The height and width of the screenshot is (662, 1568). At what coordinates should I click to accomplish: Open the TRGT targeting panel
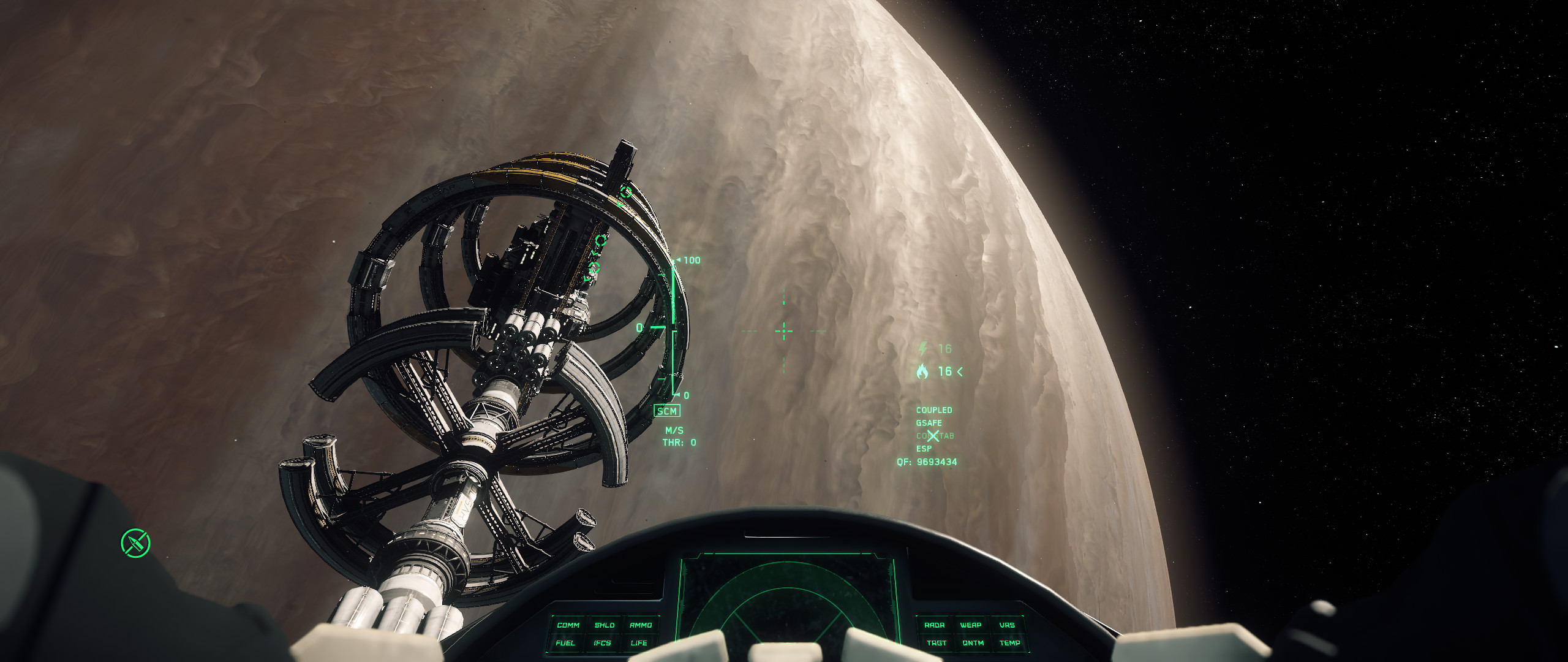click(x=937, y=643)
